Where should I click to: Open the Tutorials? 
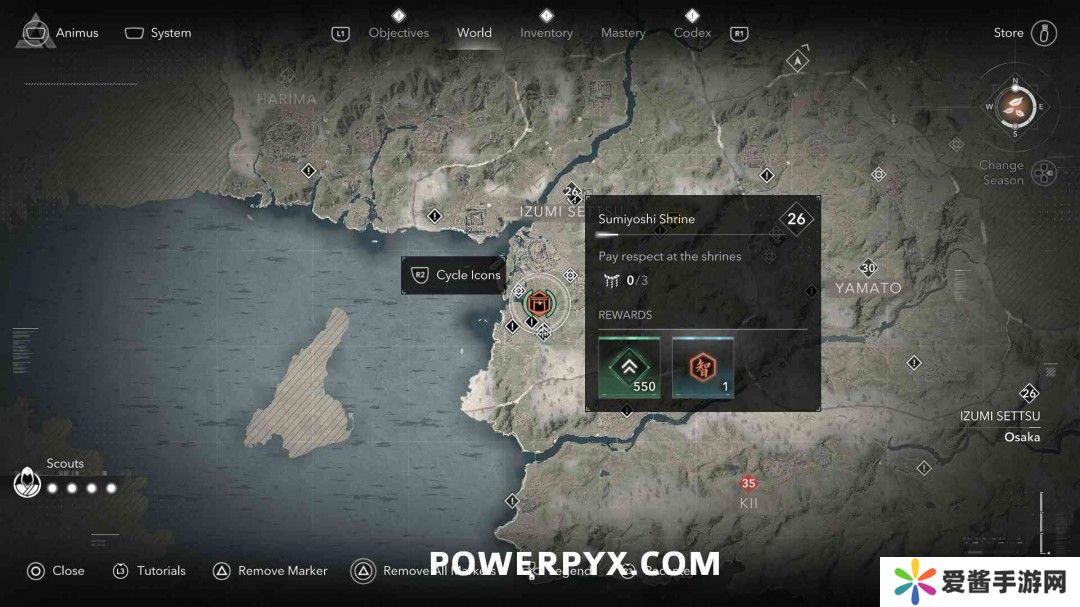click(149, 571)
